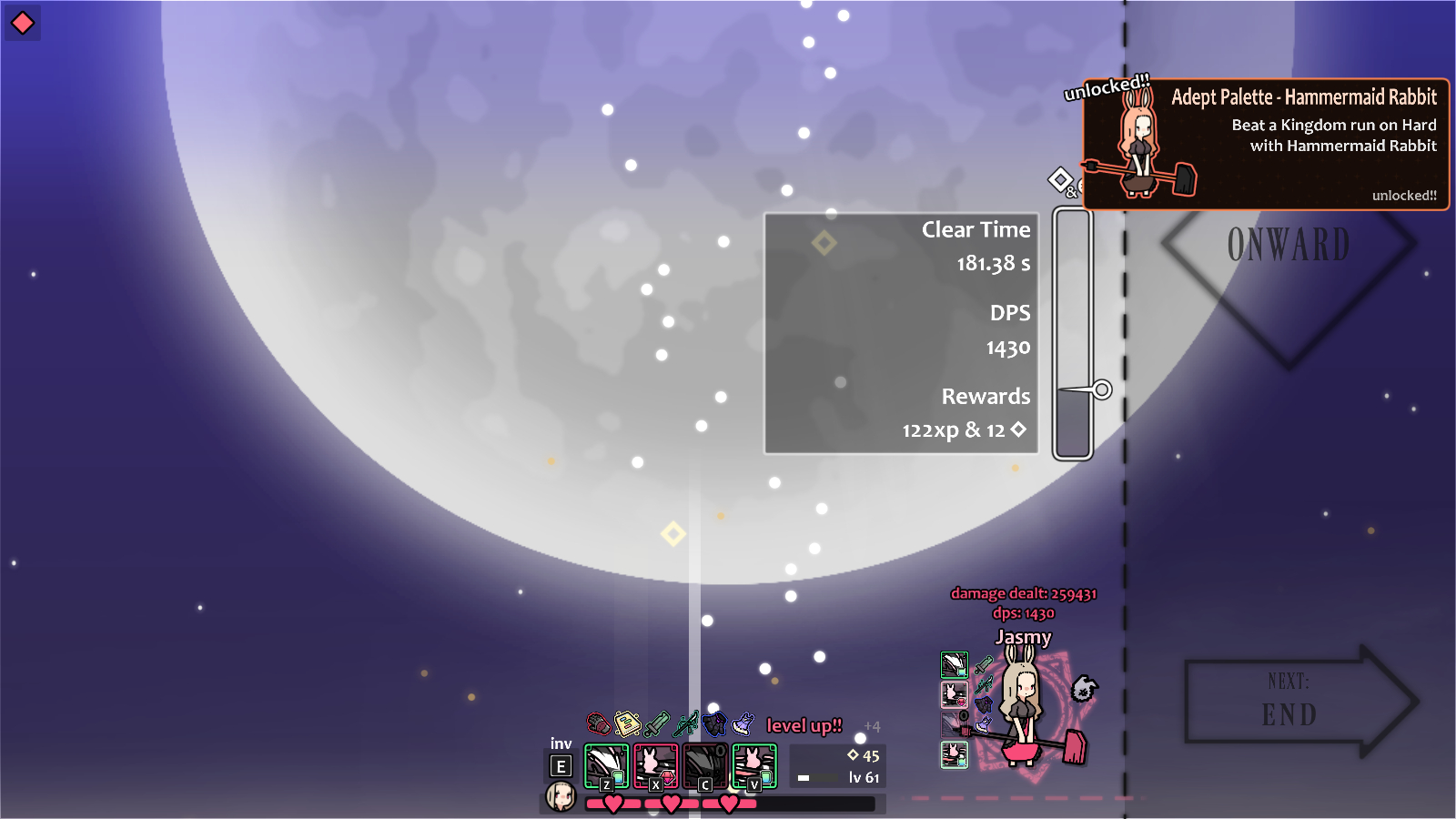
Task: Inspect the black armor item in the HUD bar
Action: 714,723
